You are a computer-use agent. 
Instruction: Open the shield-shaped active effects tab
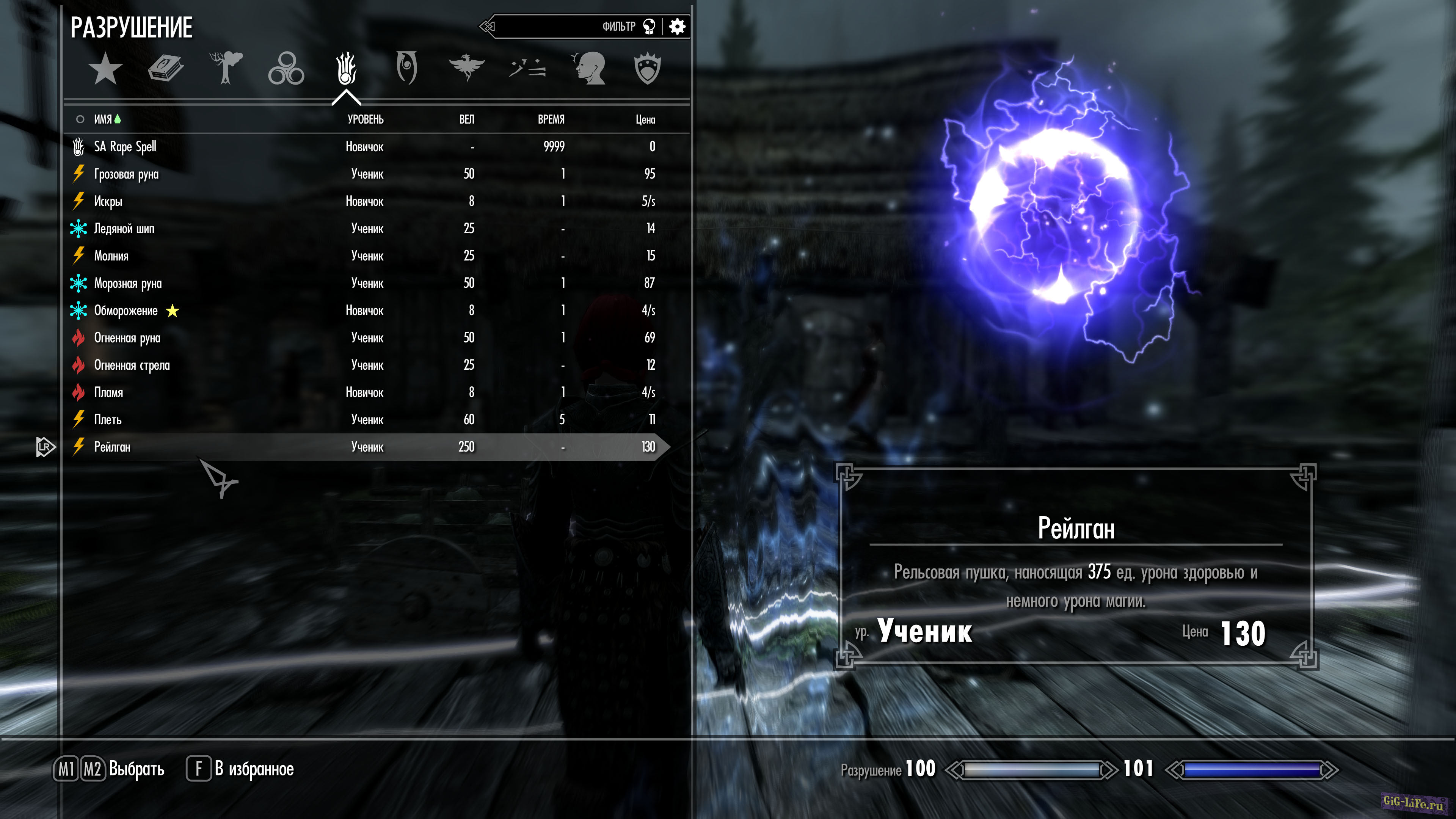648,68
